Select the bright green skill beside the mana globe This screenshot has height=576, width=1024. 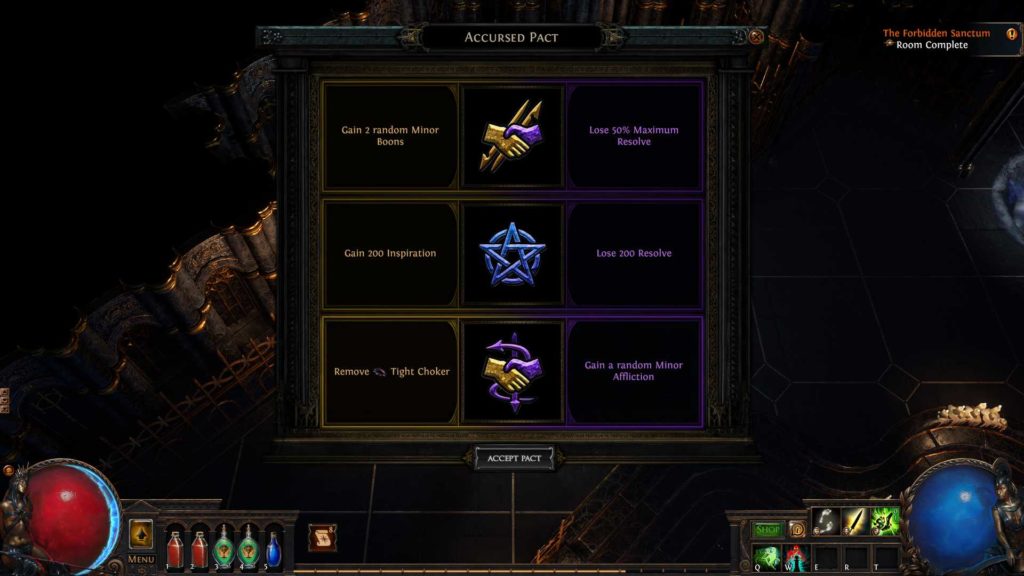click(x=886, y=521)
